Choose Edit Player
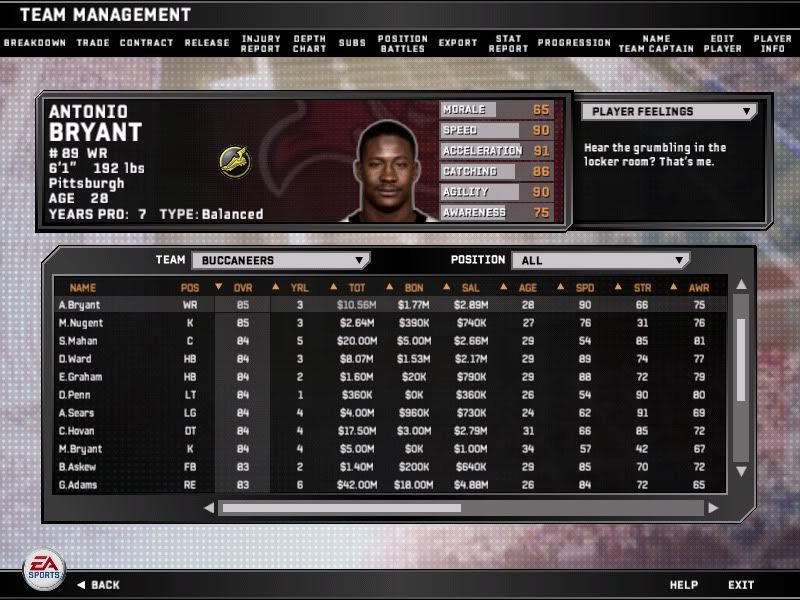The height and width of the screenshot is (600, 800). (722, 43)
